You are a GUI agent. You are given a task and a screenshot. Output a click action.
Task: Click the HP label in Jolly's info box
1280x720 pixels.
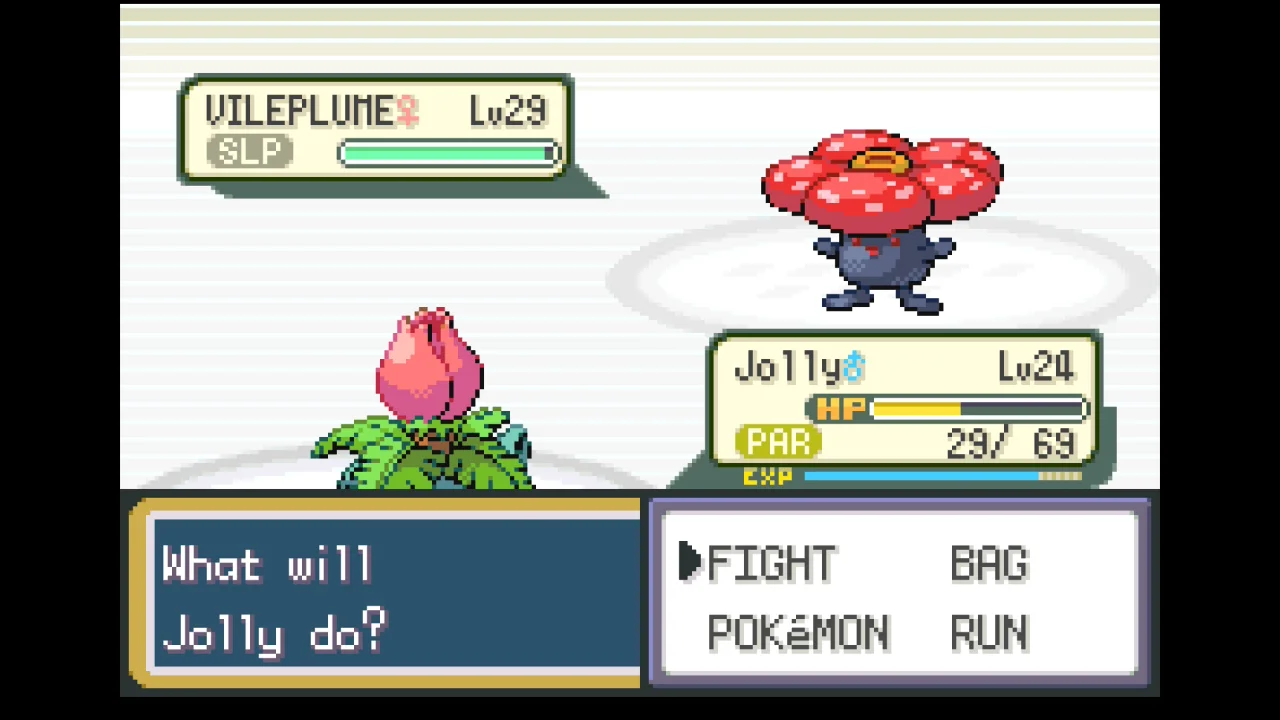click(838, 410)
